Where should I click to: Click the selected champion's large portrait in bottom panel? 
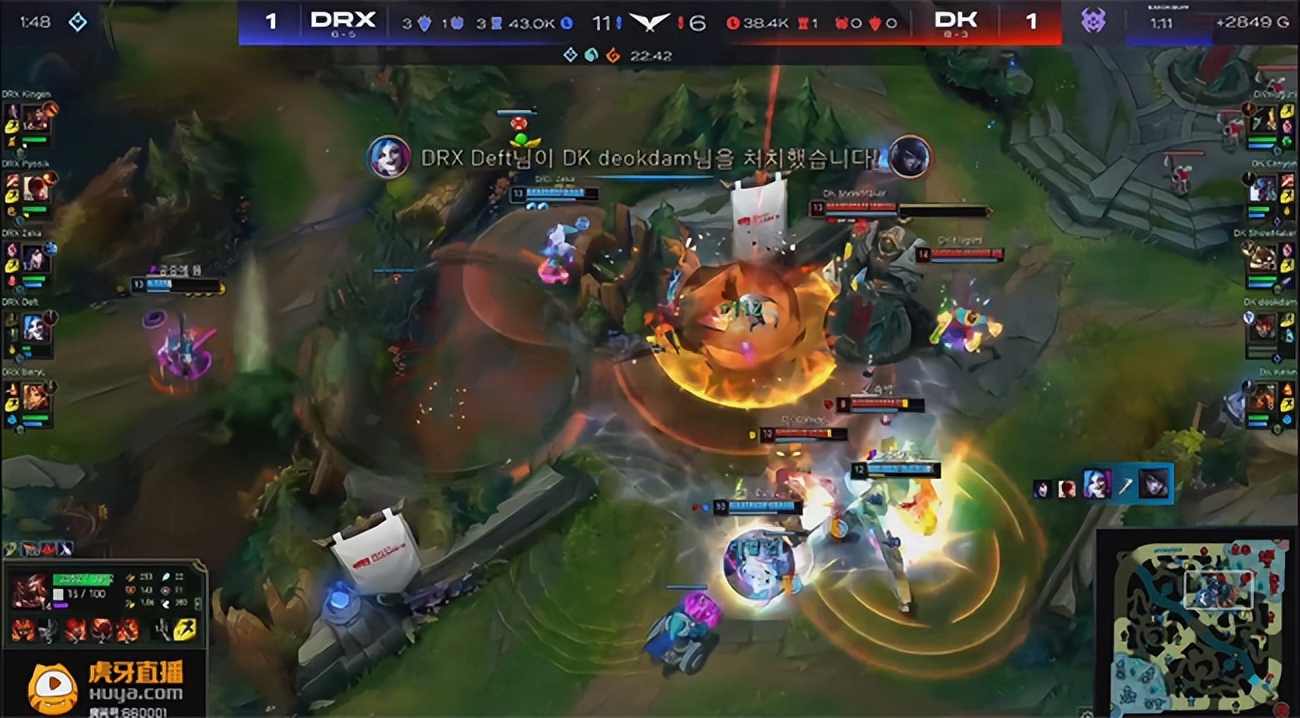(29, 591)
